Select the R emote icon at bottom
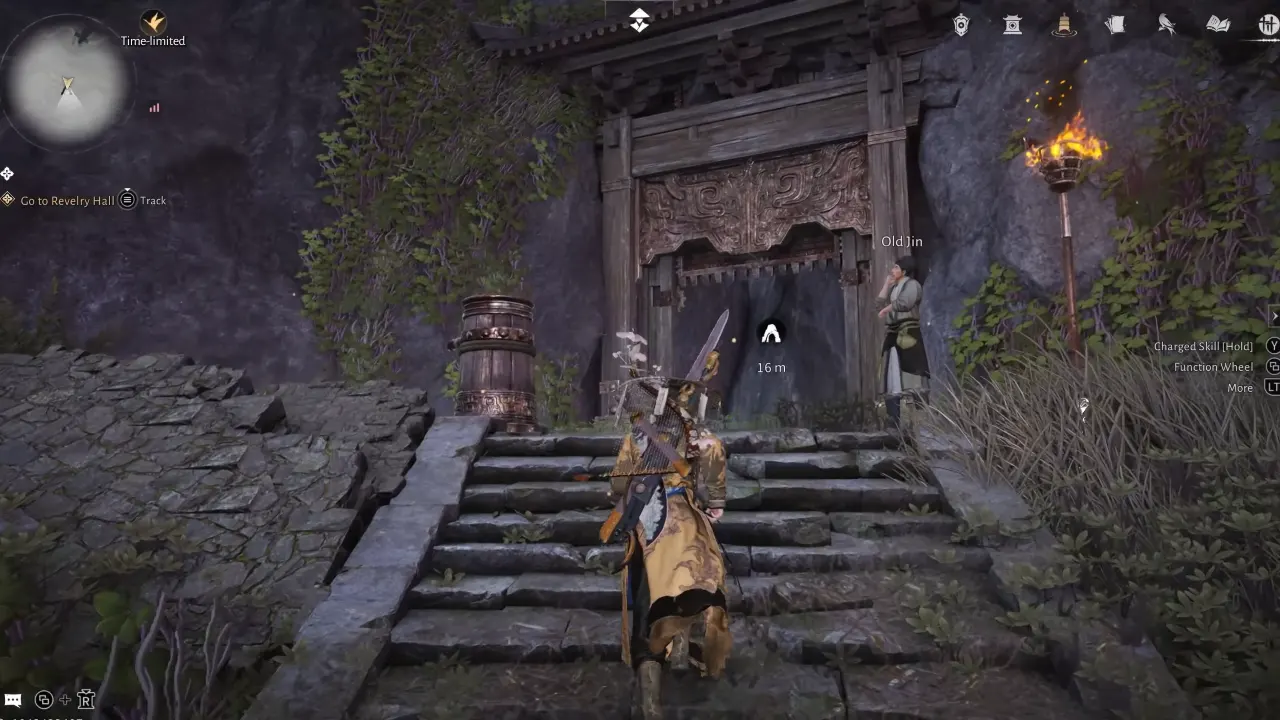The height and width of the screenshot is (720, 1280). pyautogui.click(x=86, y=700)
